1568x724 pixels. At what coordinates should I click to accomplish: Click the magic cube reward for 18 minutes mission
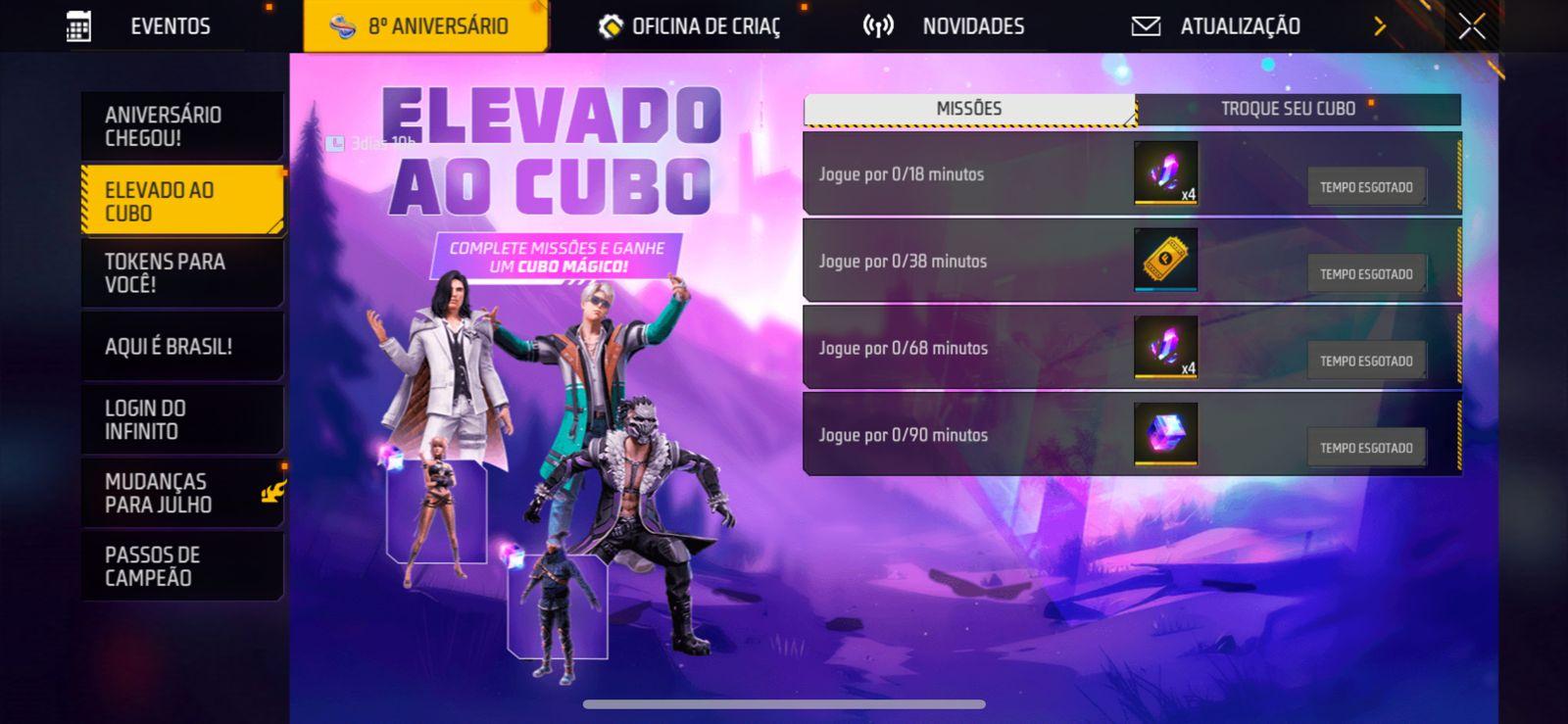click(1164, 172)
